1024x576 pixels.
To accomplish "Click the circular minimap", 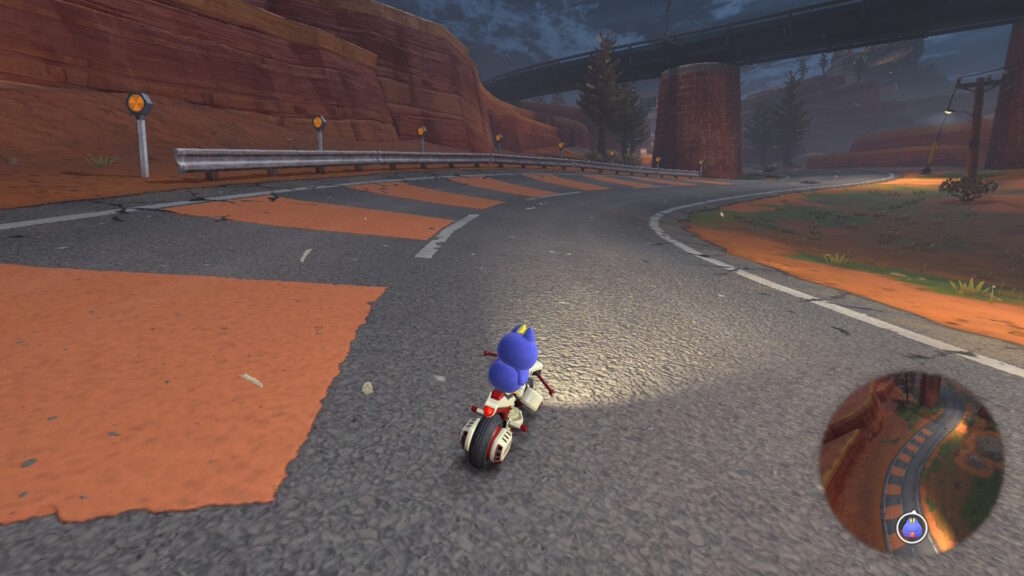I will pyautogui.click(x=911, y=462).
